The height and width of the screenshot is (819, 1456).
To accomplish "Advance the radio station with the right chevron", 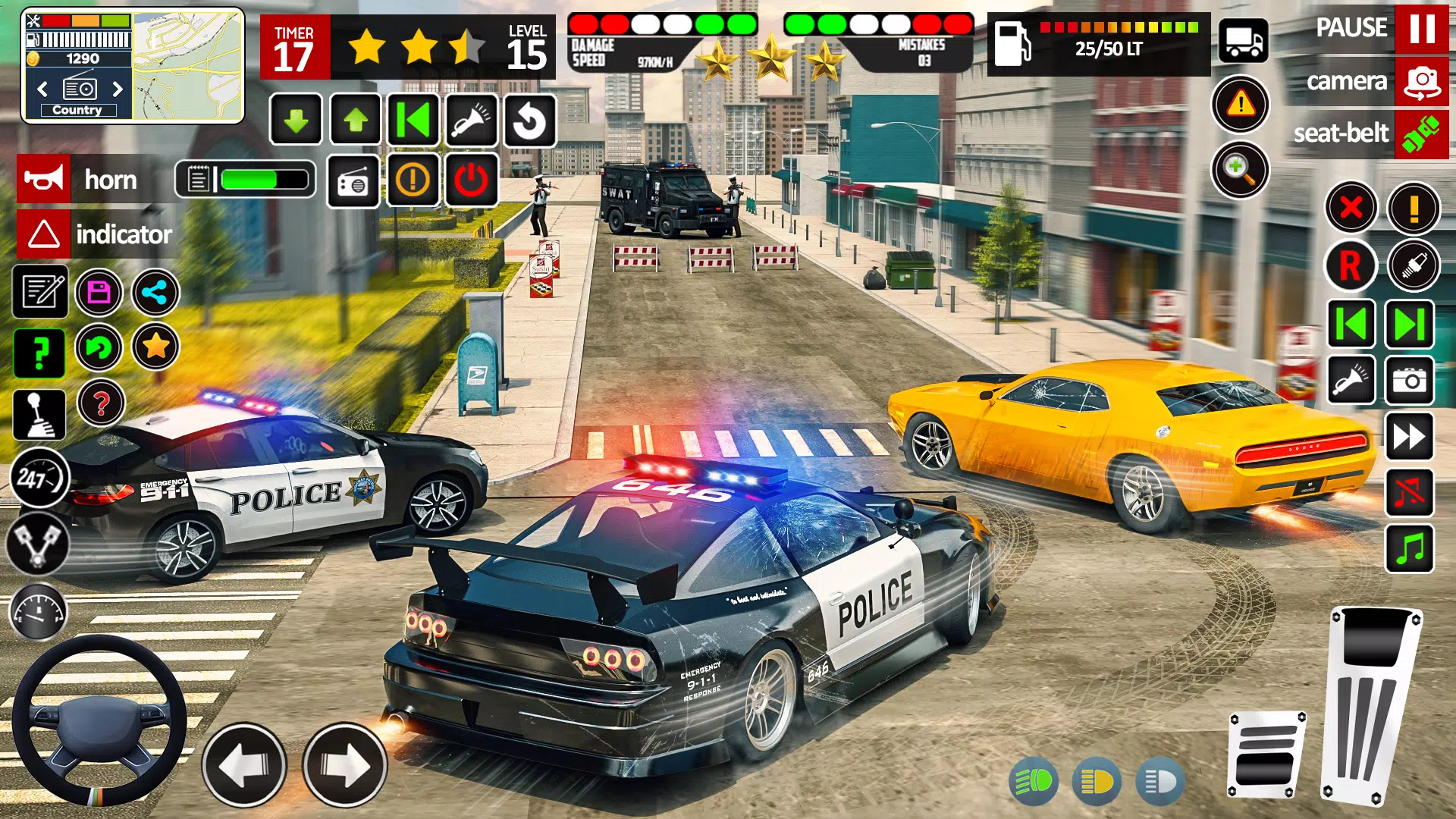I will [x=118, y=89].
